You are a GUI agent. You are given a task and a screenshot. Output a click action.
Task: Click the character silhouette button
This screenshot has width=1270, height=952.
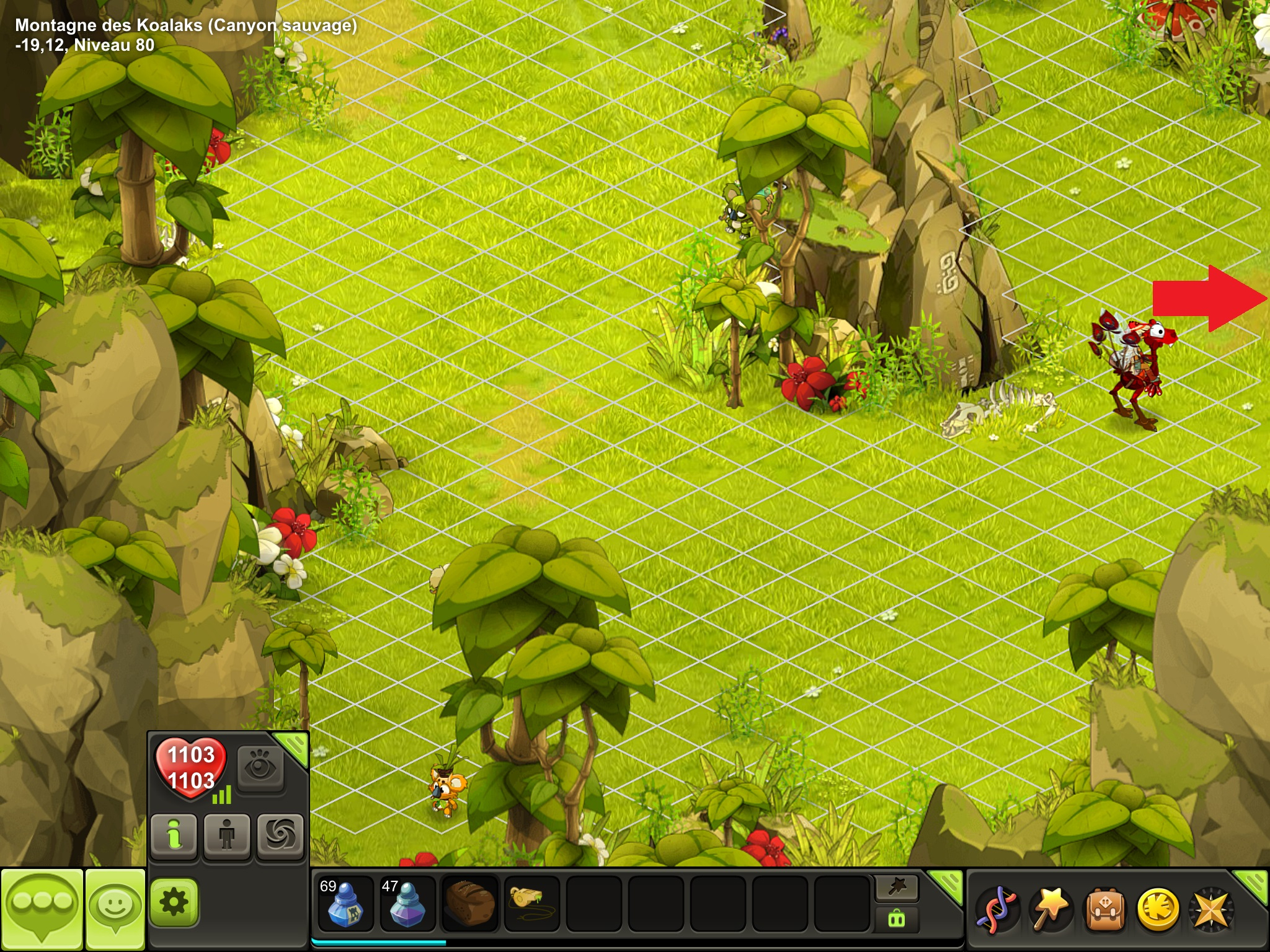(x=227, y=836)
